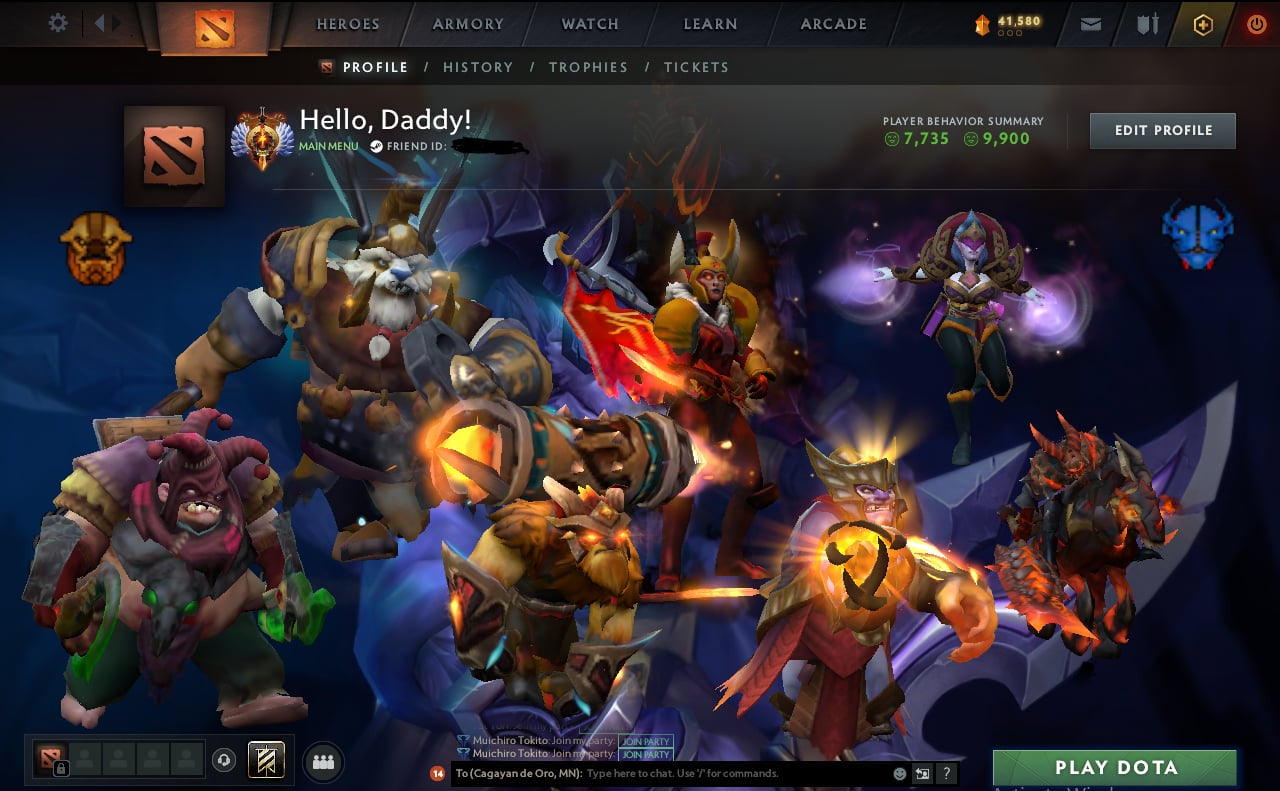Image resolution: width=1280 pixels, height=791 pixels.
Task: Click the gold battle banner icon near party slots
Action: click(267, 760)
